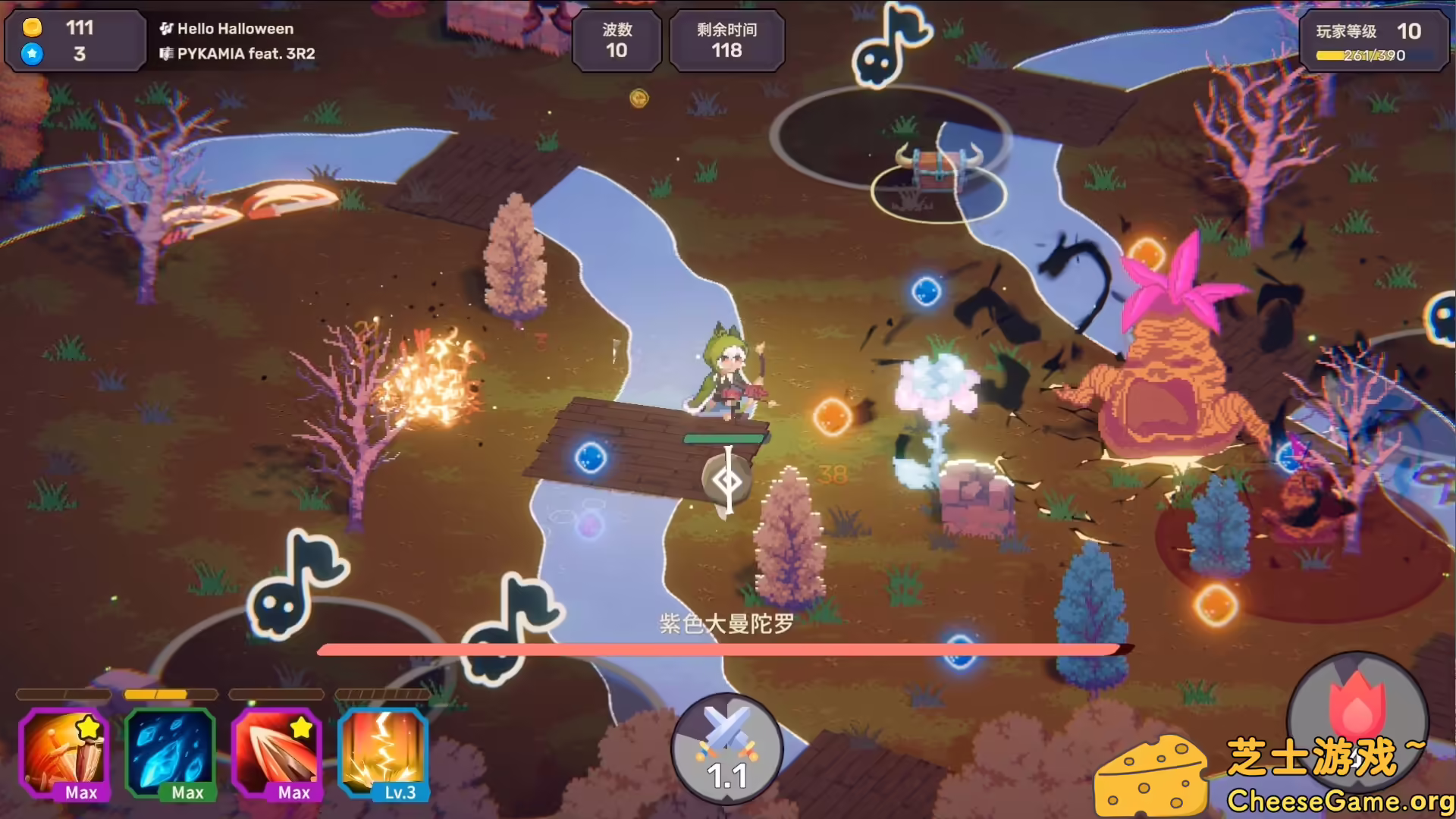Viewport: 1456px width, 819px height.
Task: Tap the music note icon beside Hello Halloween
Action: [166, 29]
